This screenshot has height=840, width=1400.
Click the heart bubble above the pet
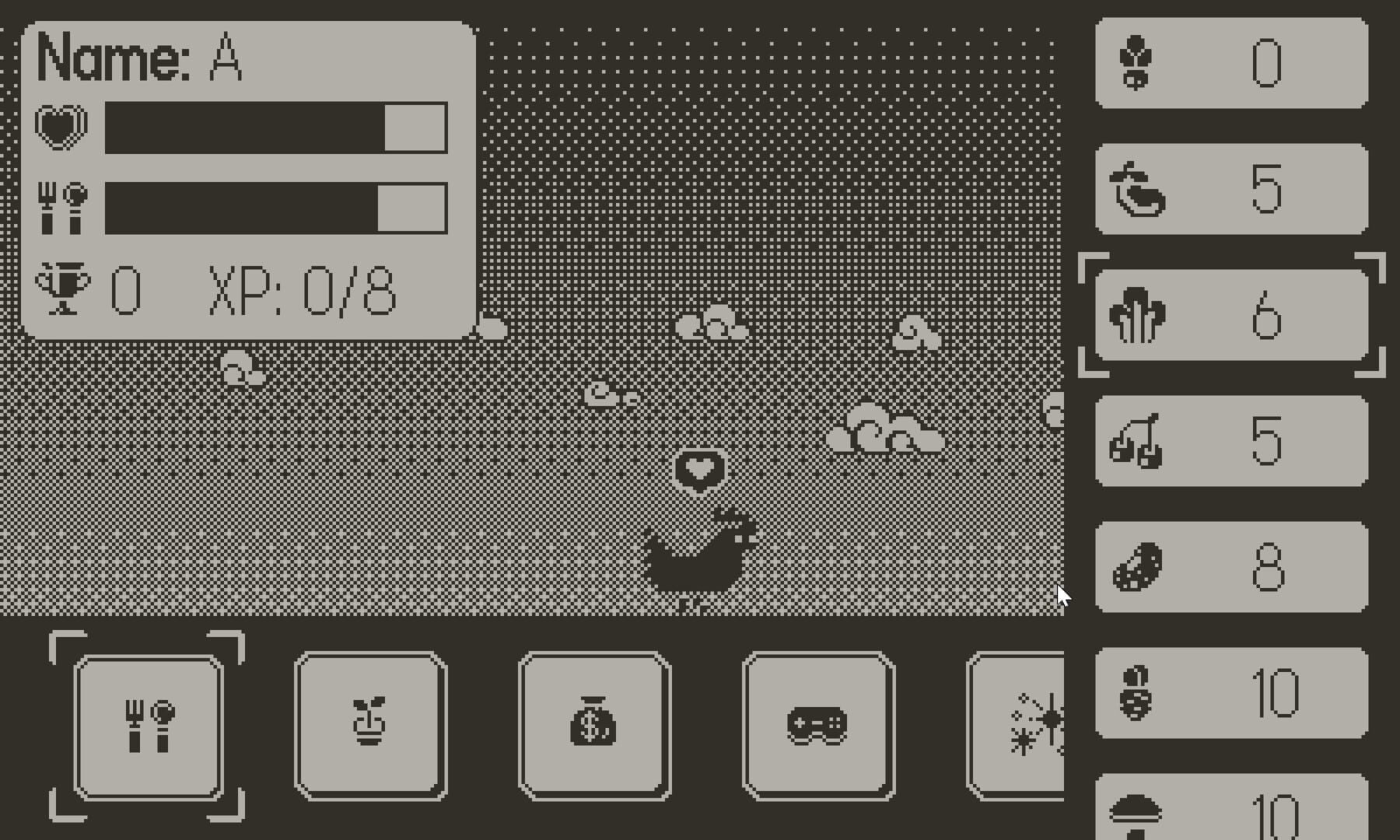coord(698,468)
